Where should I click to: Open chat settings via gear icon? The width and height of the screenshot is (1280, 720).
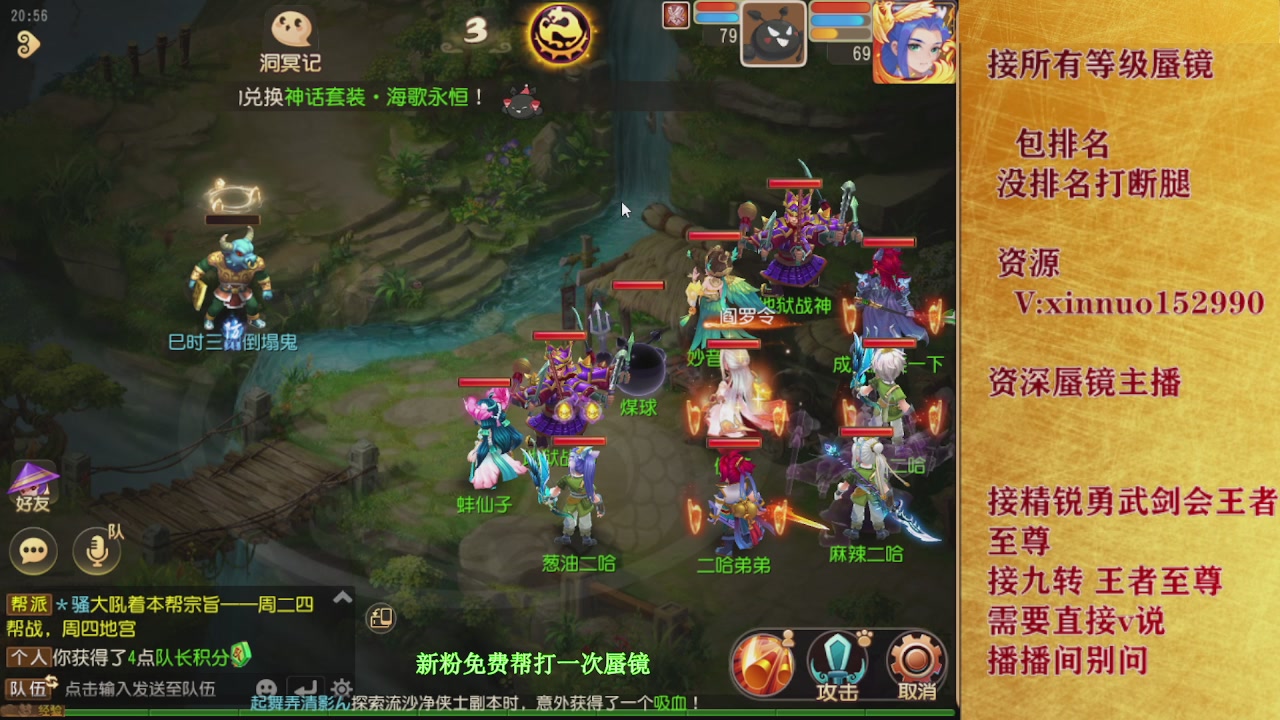[x=342, y=690]
